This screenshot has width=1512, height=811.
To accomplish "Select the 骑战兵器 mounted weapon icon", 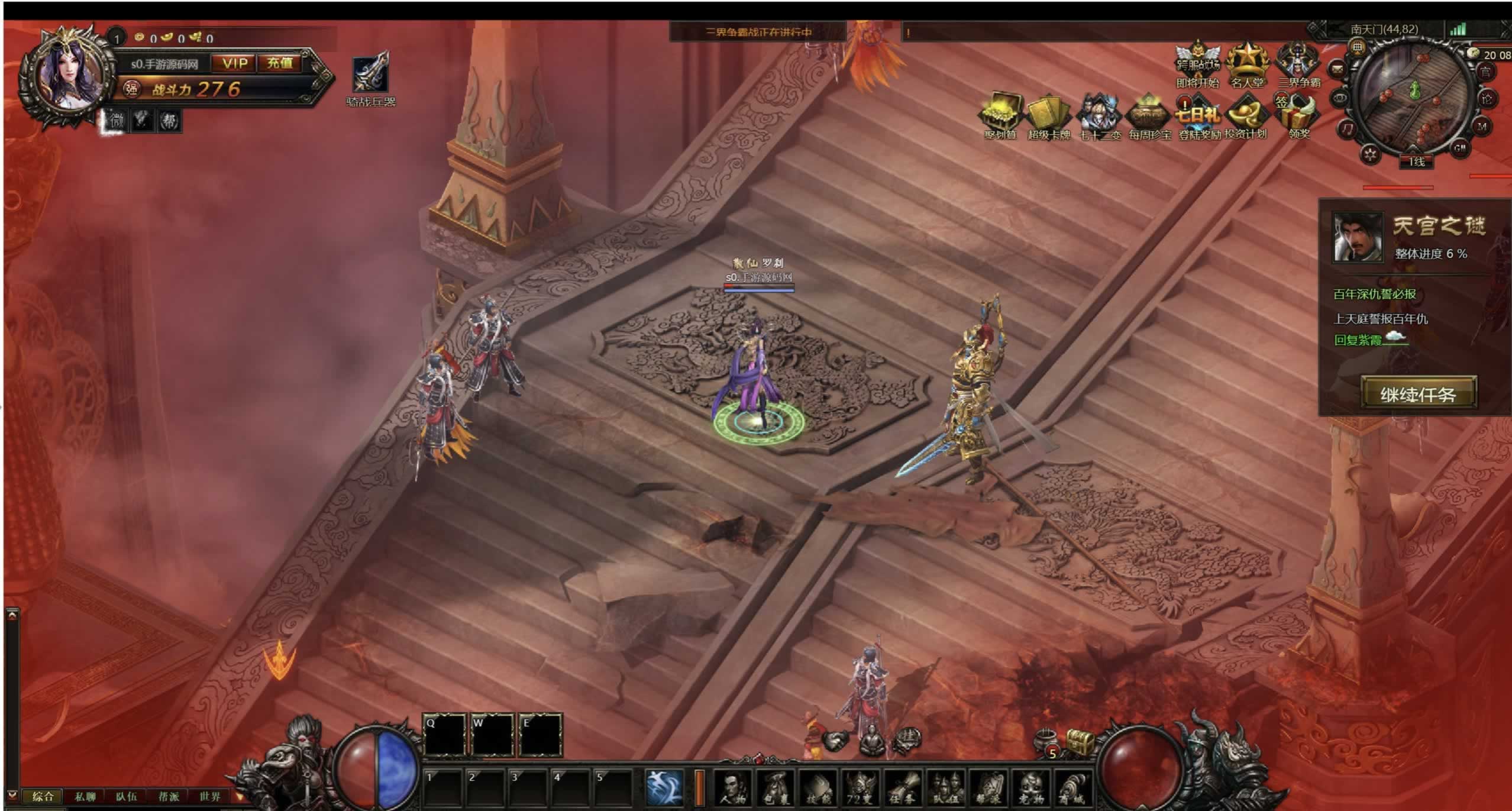I will pyautogui.click(x=371, y=74).
